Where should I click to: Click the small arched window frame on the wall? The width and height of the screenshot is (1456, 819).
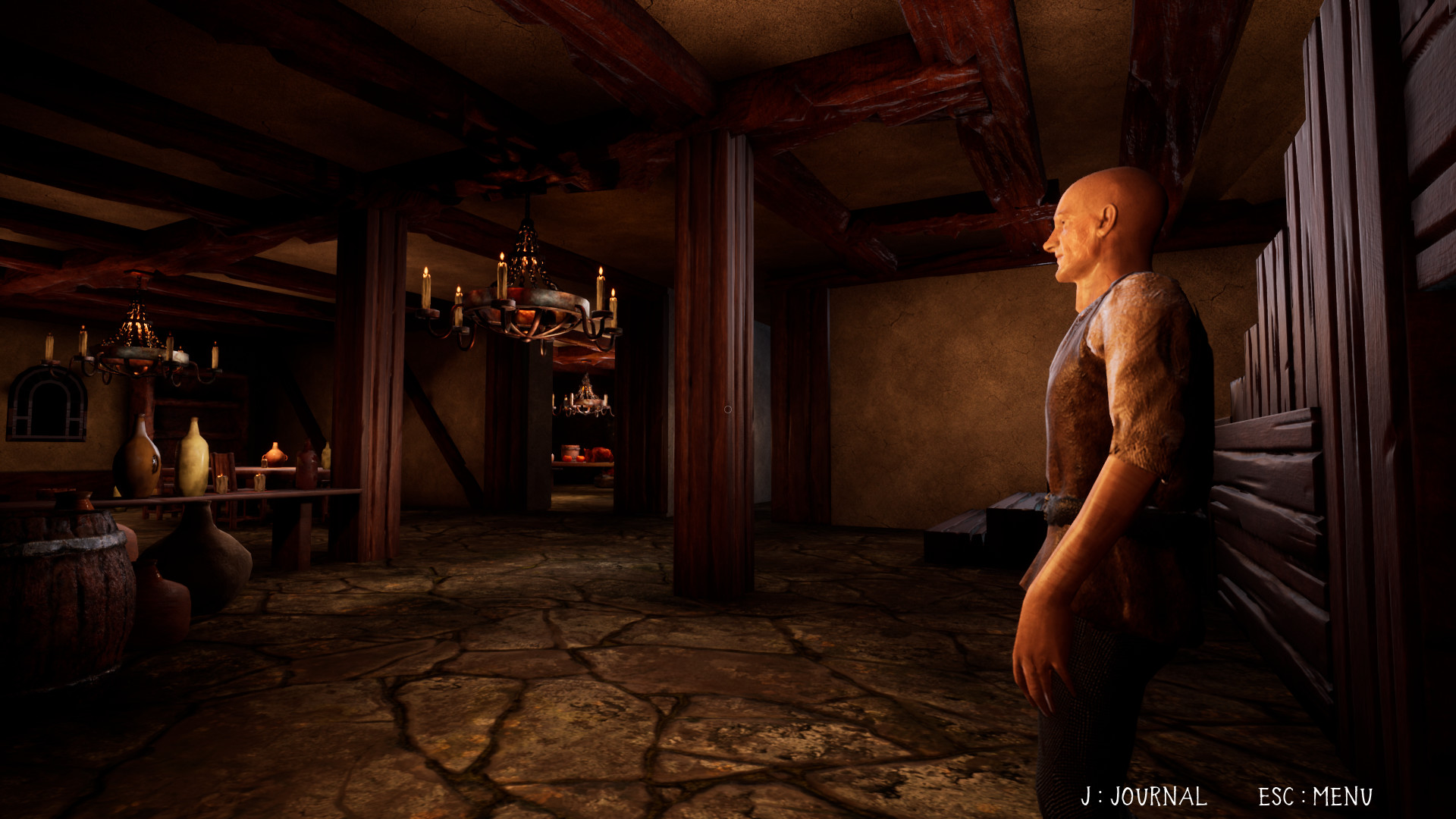point(47,402)
